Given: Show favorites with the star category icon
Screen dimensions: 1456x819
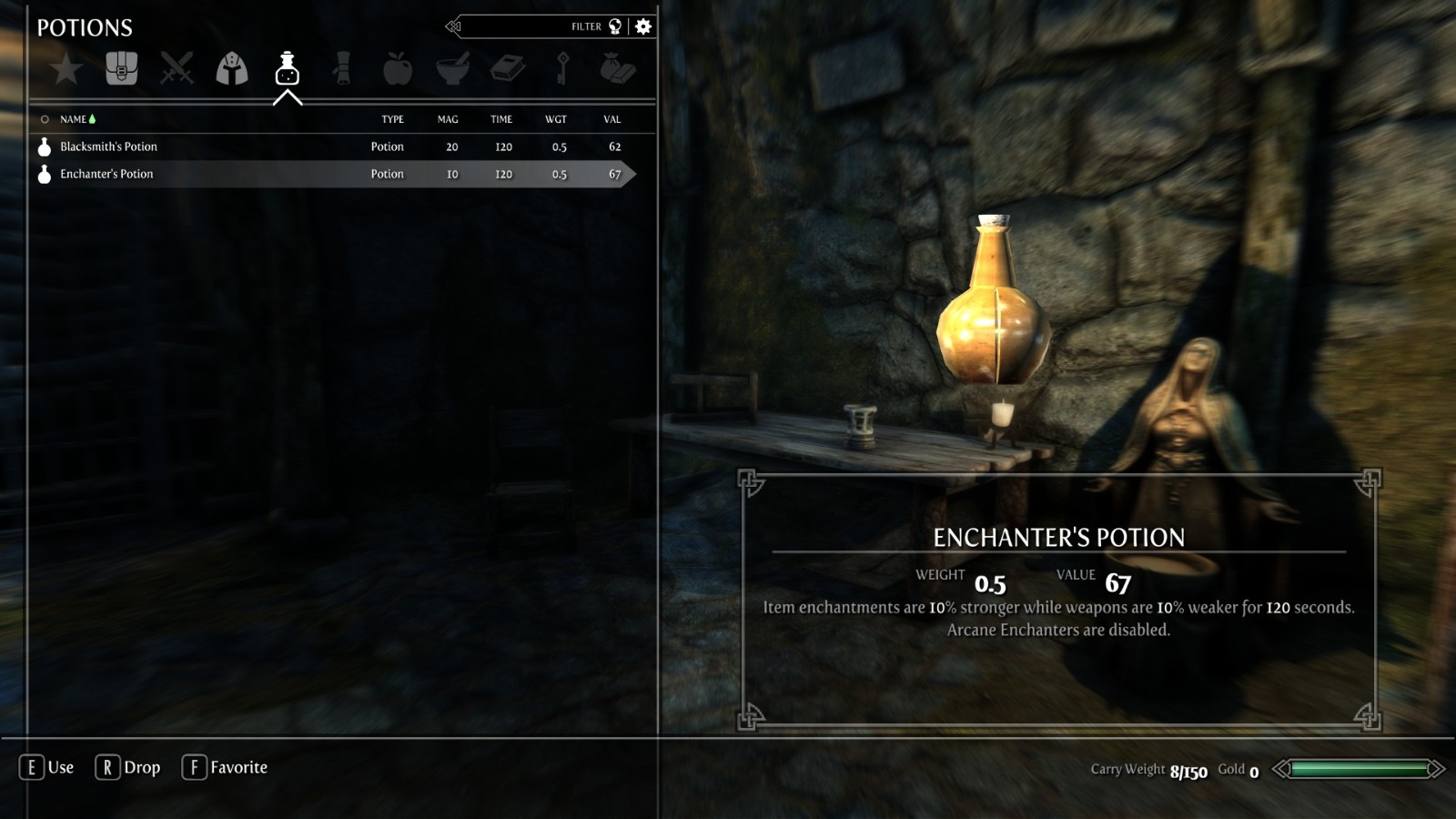Looking at the screenshot, I should [66, 68].
